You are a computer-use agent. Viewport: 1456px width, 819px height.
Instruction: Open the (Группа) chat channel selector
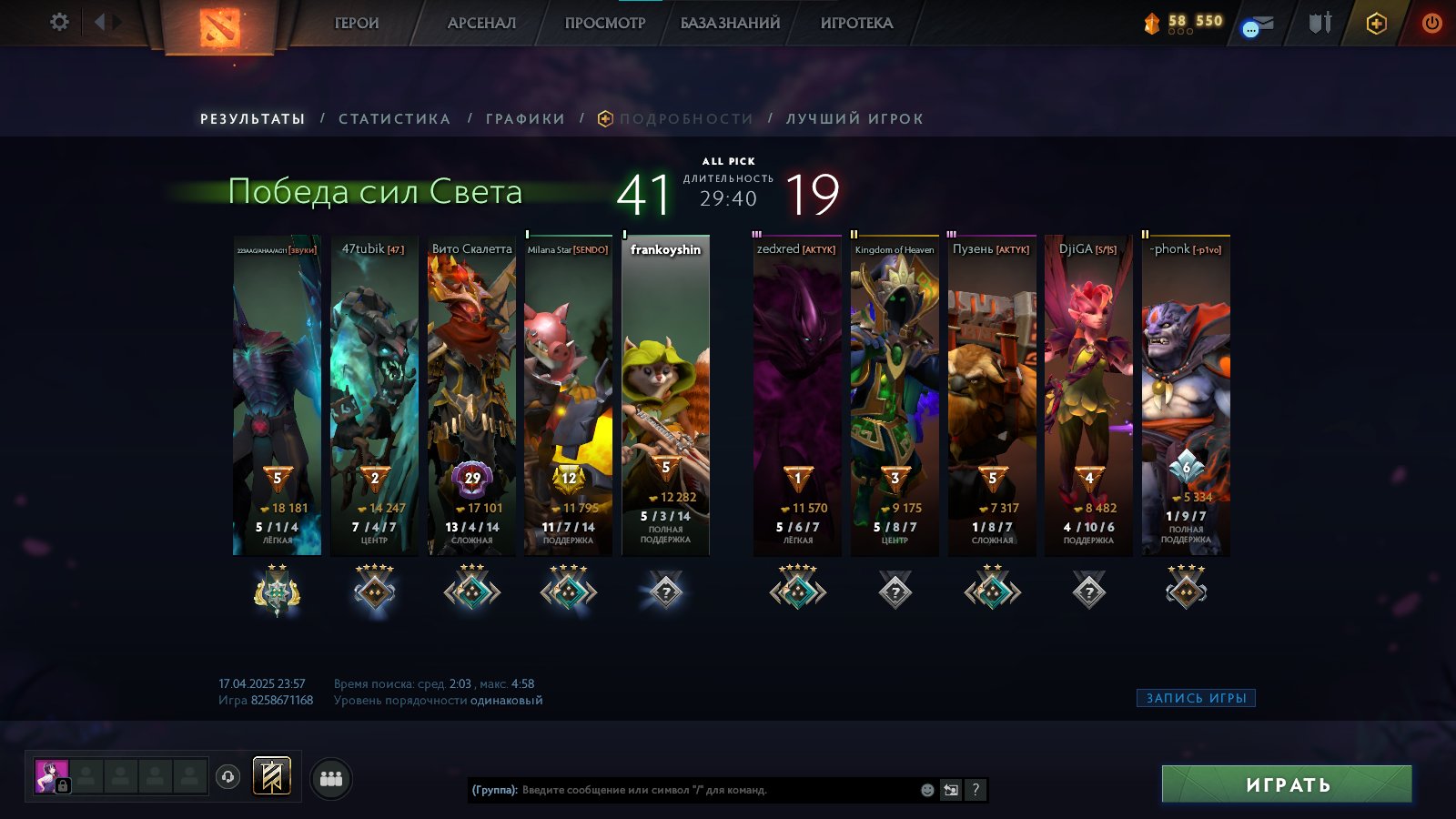pyautogui.click(x=493, y=791)
